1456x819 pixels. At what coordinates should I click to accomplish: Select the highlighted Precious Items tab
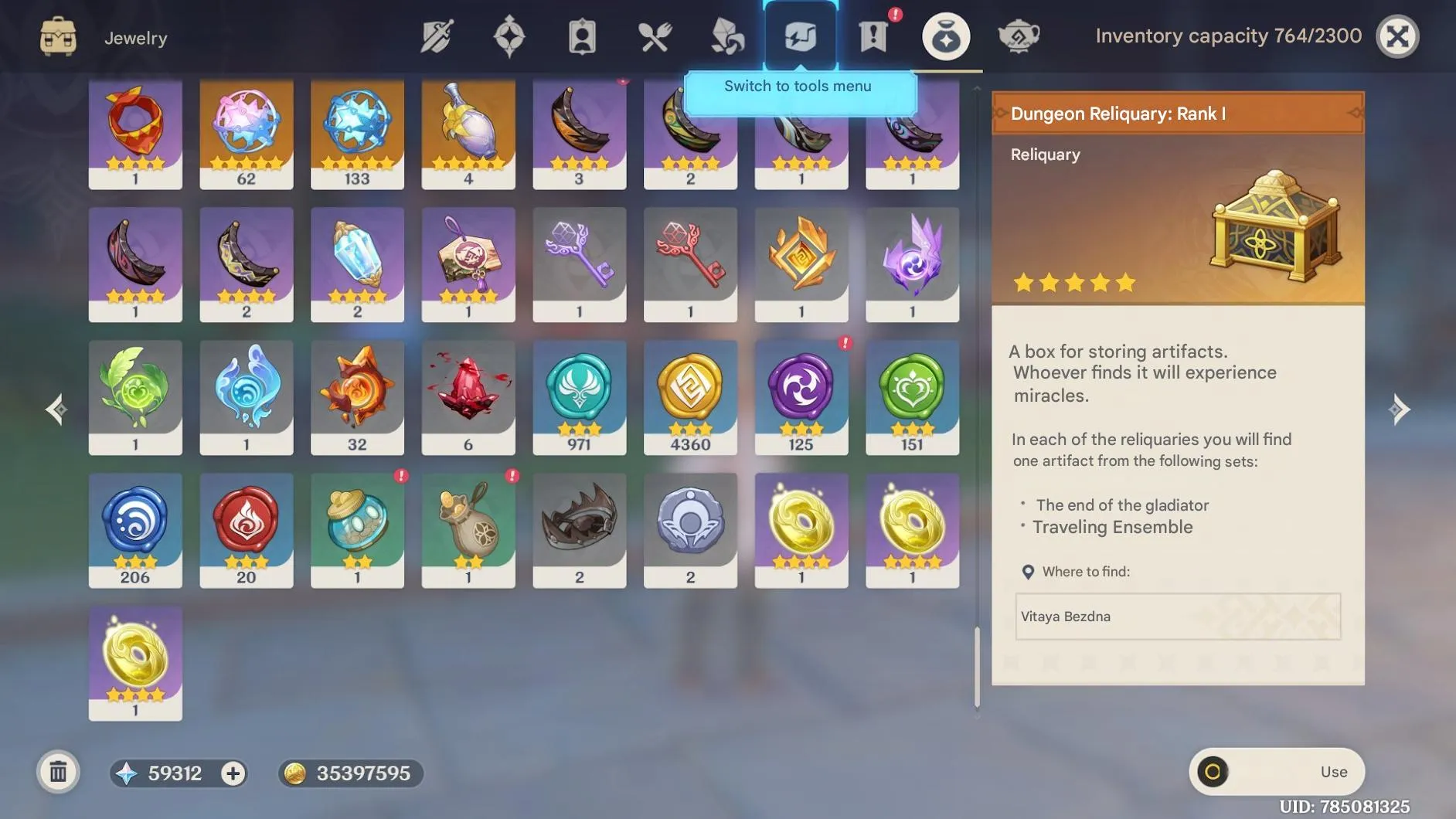coord(947,36)
